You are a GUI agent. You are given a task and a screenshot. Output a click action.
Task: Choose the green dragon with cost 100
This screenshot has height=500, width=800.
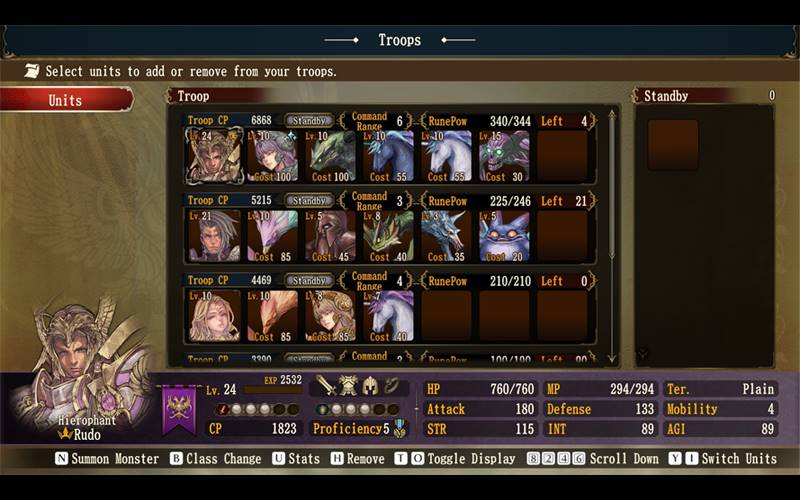click(x=331, y=155)
